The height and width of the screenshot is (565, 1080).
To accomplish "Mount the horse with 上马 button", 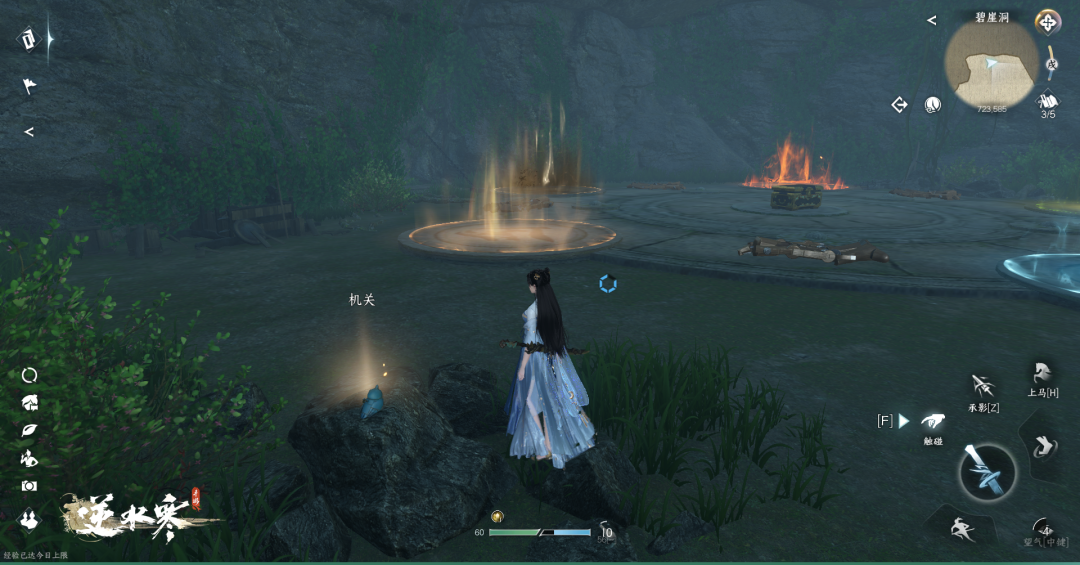I will (1042, 374).
